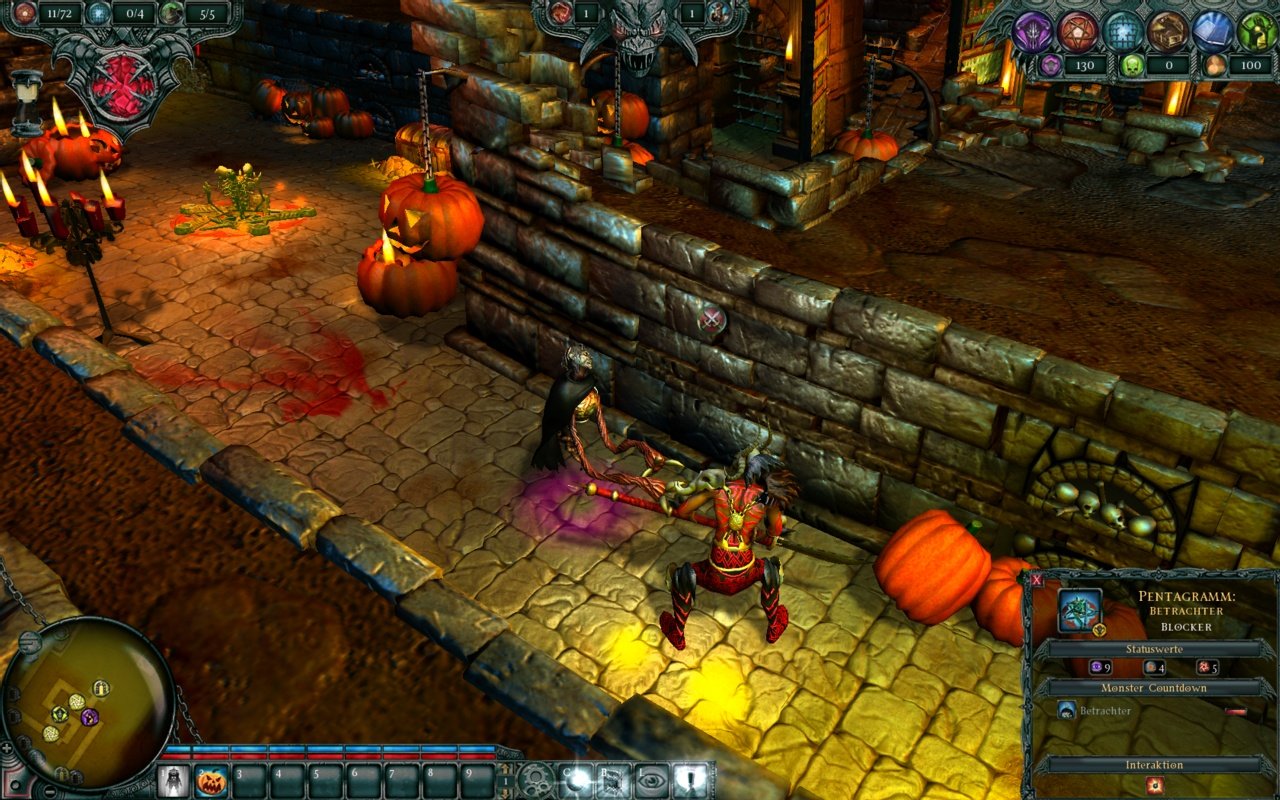Screen dimensions: 1280x800
Task: Open the eye overview icon near hotbar
Action: tap(651, 781)
